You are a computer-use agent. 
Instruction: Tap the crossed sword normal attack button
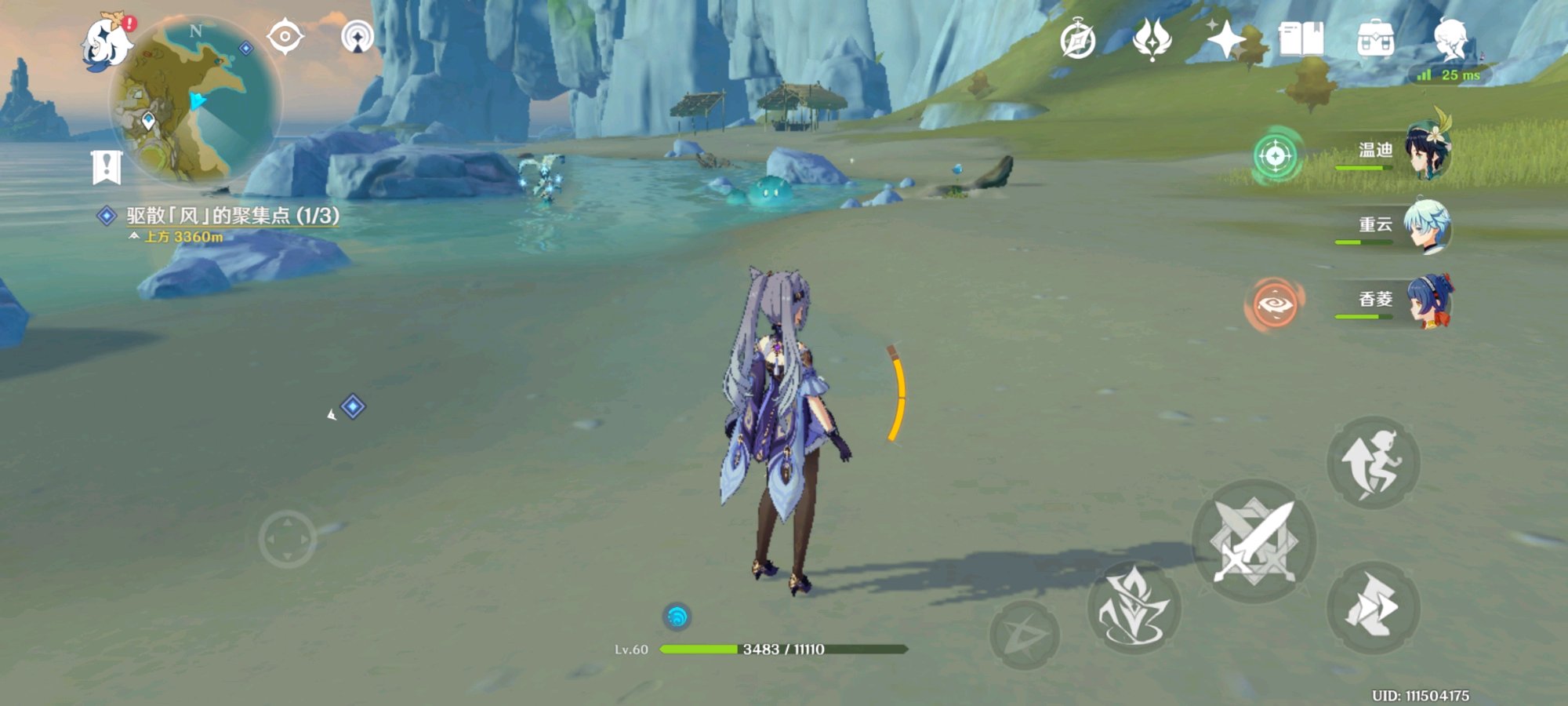tap(1254, 541)
